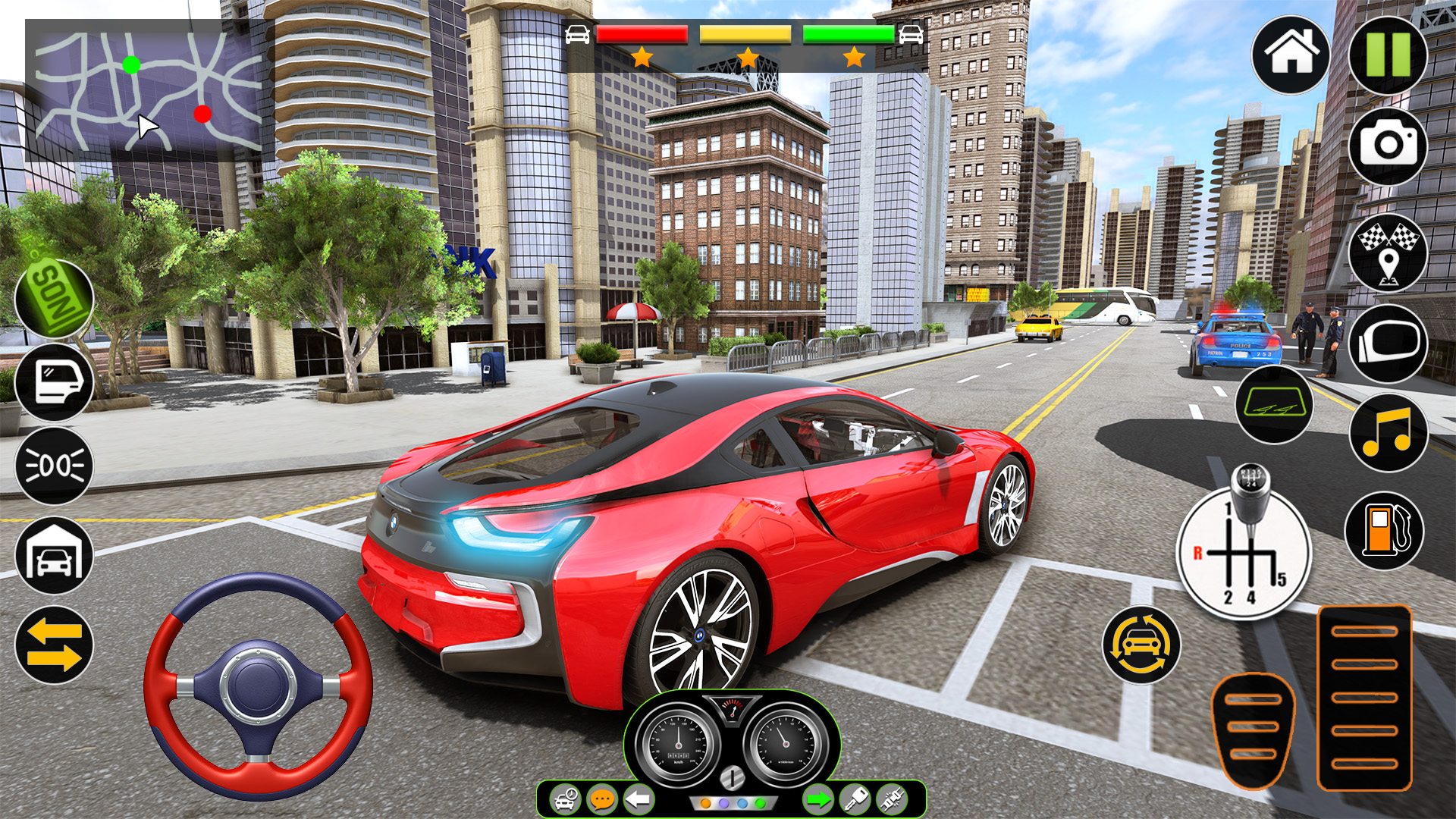Click the steering wheel control
This screenshot has height=819, width=1456.
258,686
